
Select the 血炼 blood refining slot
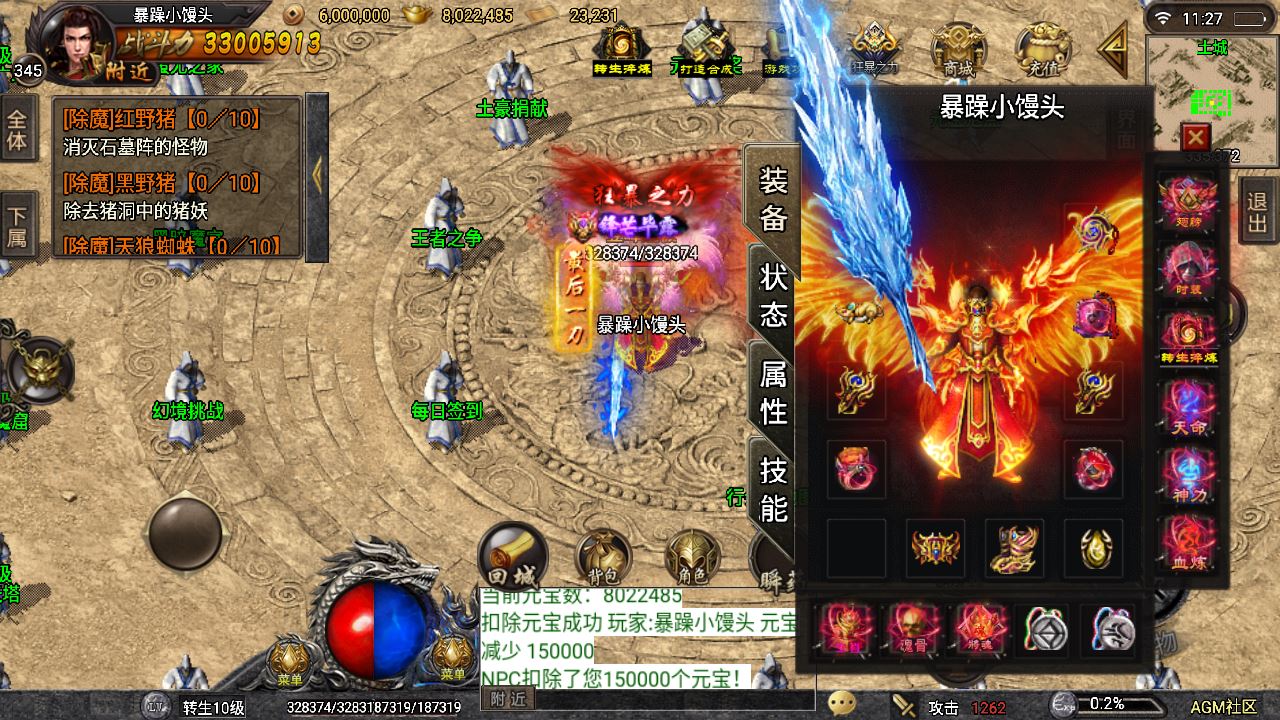pyautogui.click(x=1189, y=545)
